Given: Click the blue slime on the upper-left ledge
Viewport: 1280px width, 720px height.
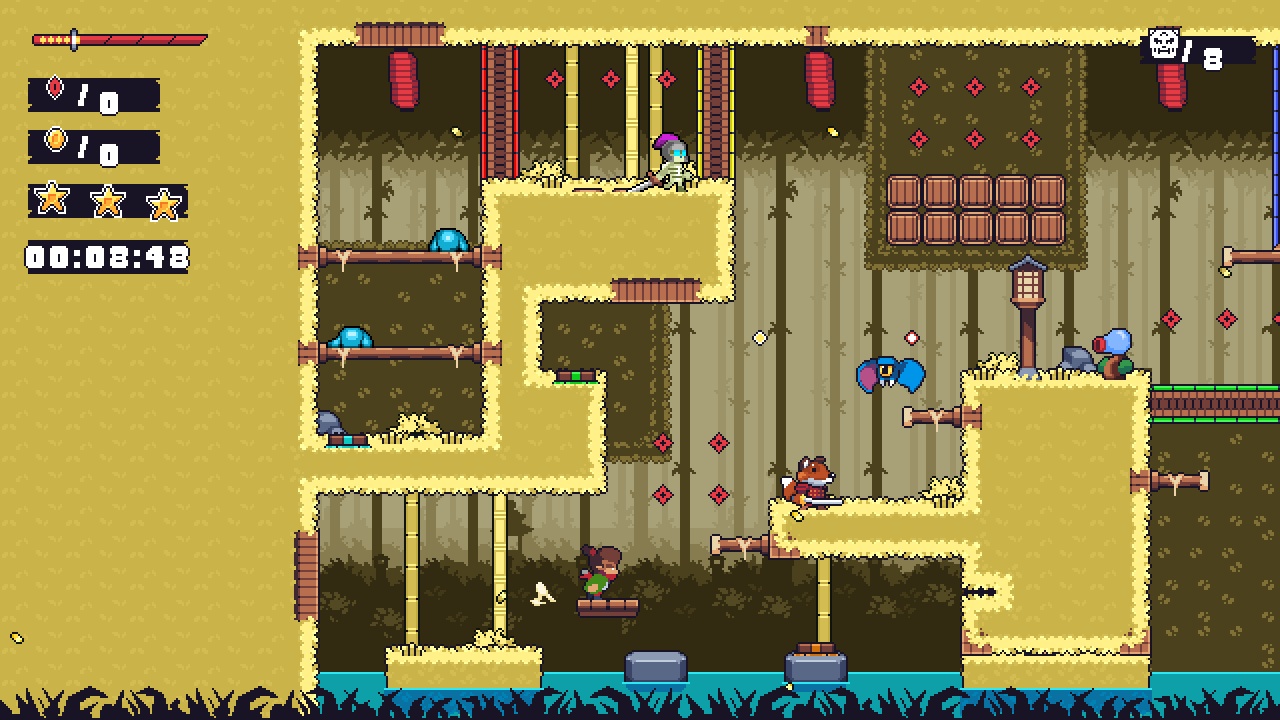Looking at the screenshot, I should click(447, 240).
